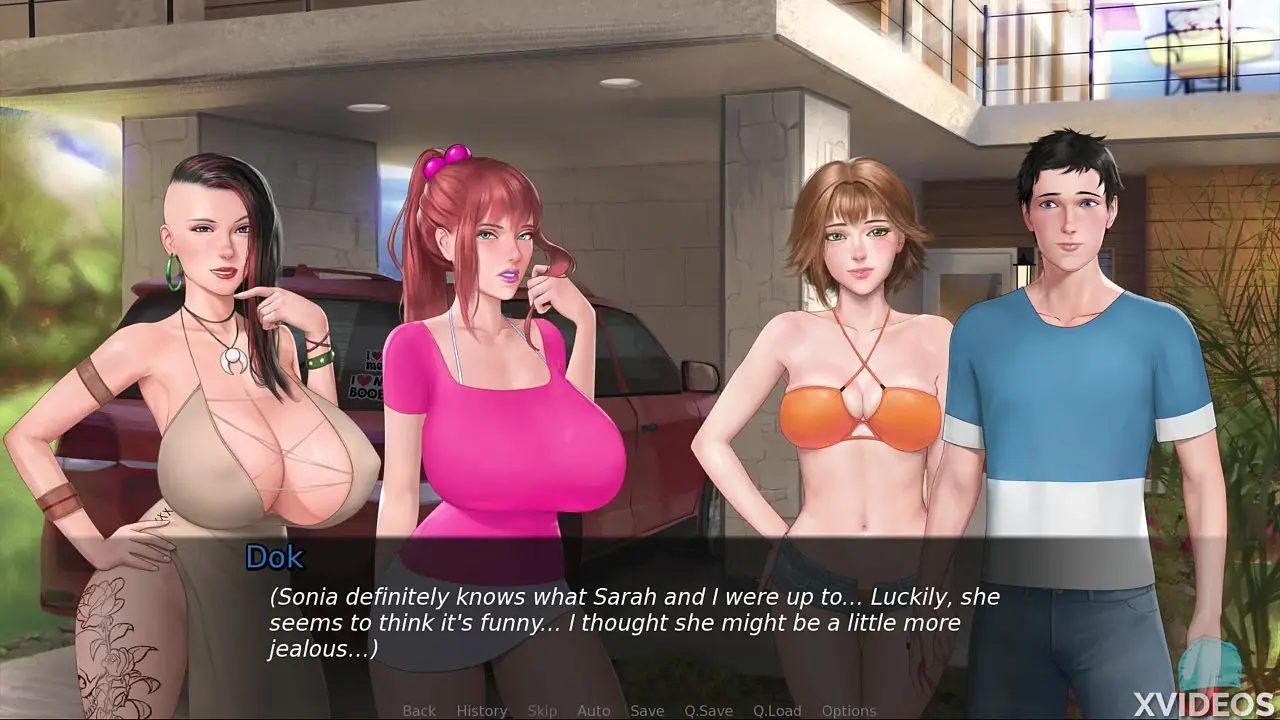Open the Save game menu

(x=647, y=711)
